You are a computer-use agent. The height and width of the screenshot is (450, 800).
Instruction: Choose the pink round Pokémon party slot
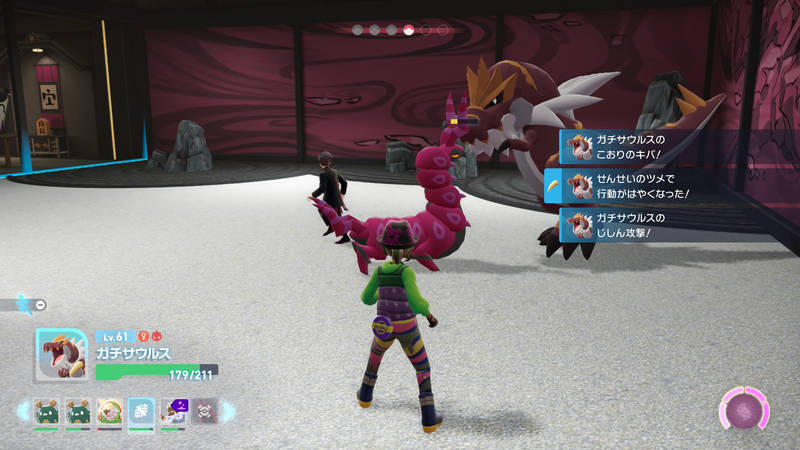(110, 411)
